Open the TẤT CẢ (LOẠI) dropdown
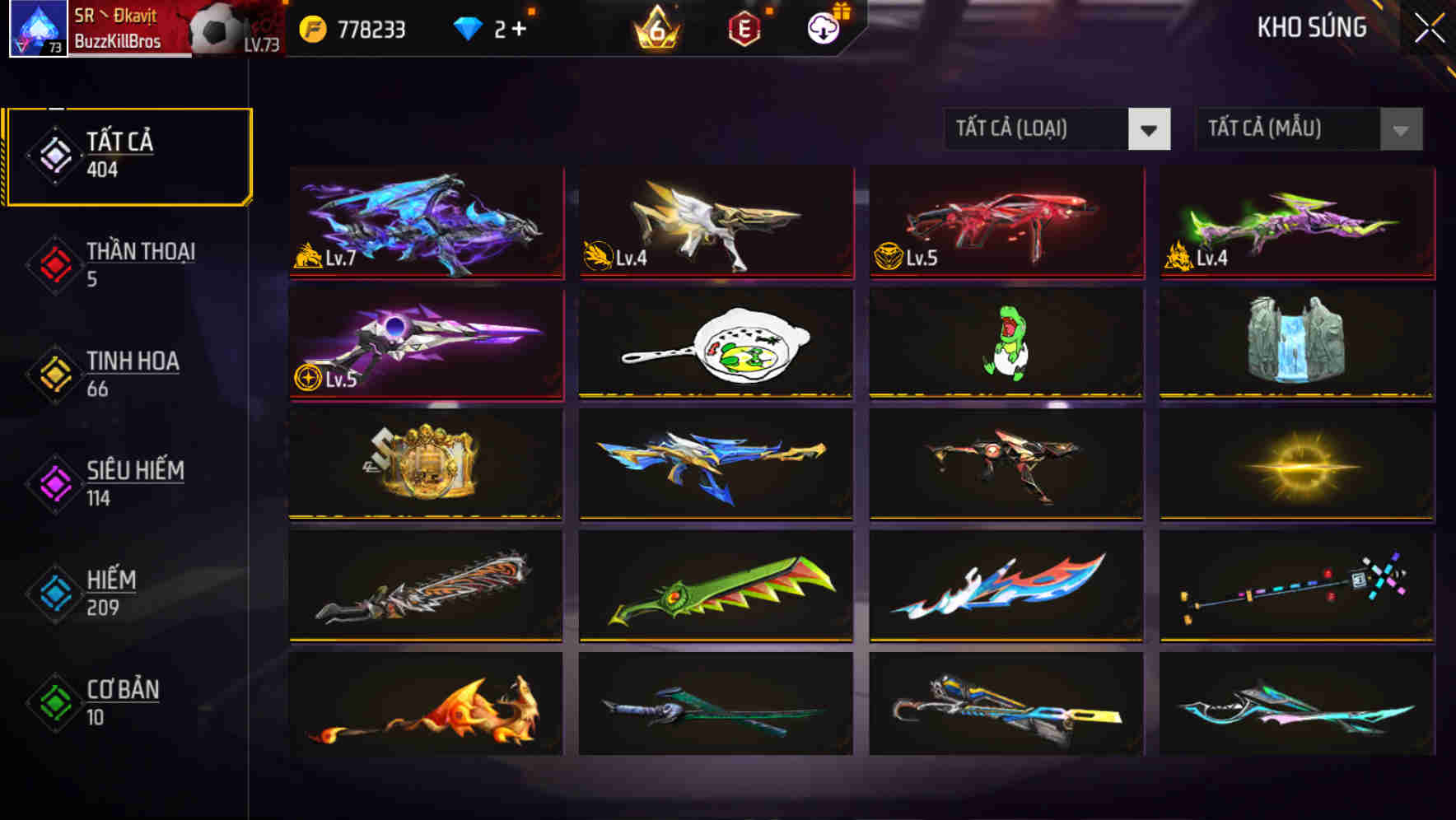This screenshot has height=820, width=1456. tap(1038, 129)
